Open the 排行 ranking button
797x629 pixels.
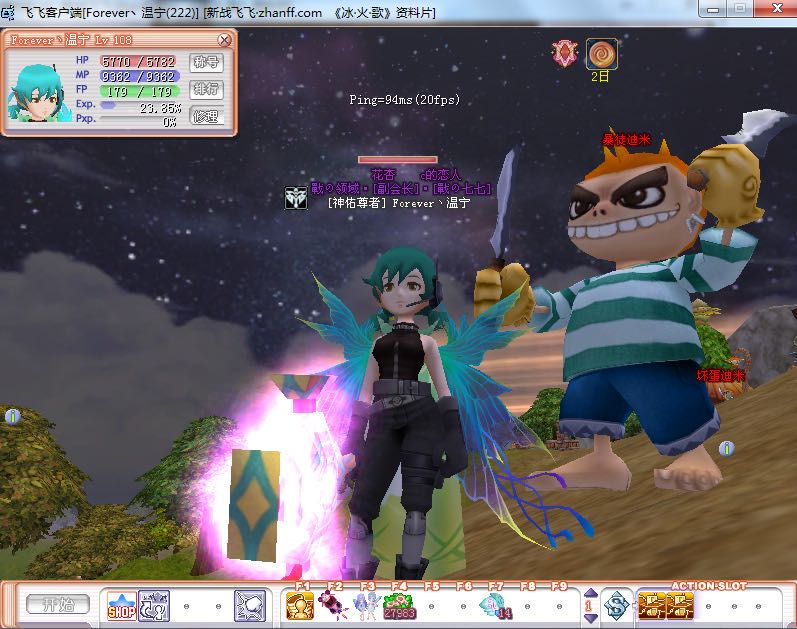coord(206,89)
